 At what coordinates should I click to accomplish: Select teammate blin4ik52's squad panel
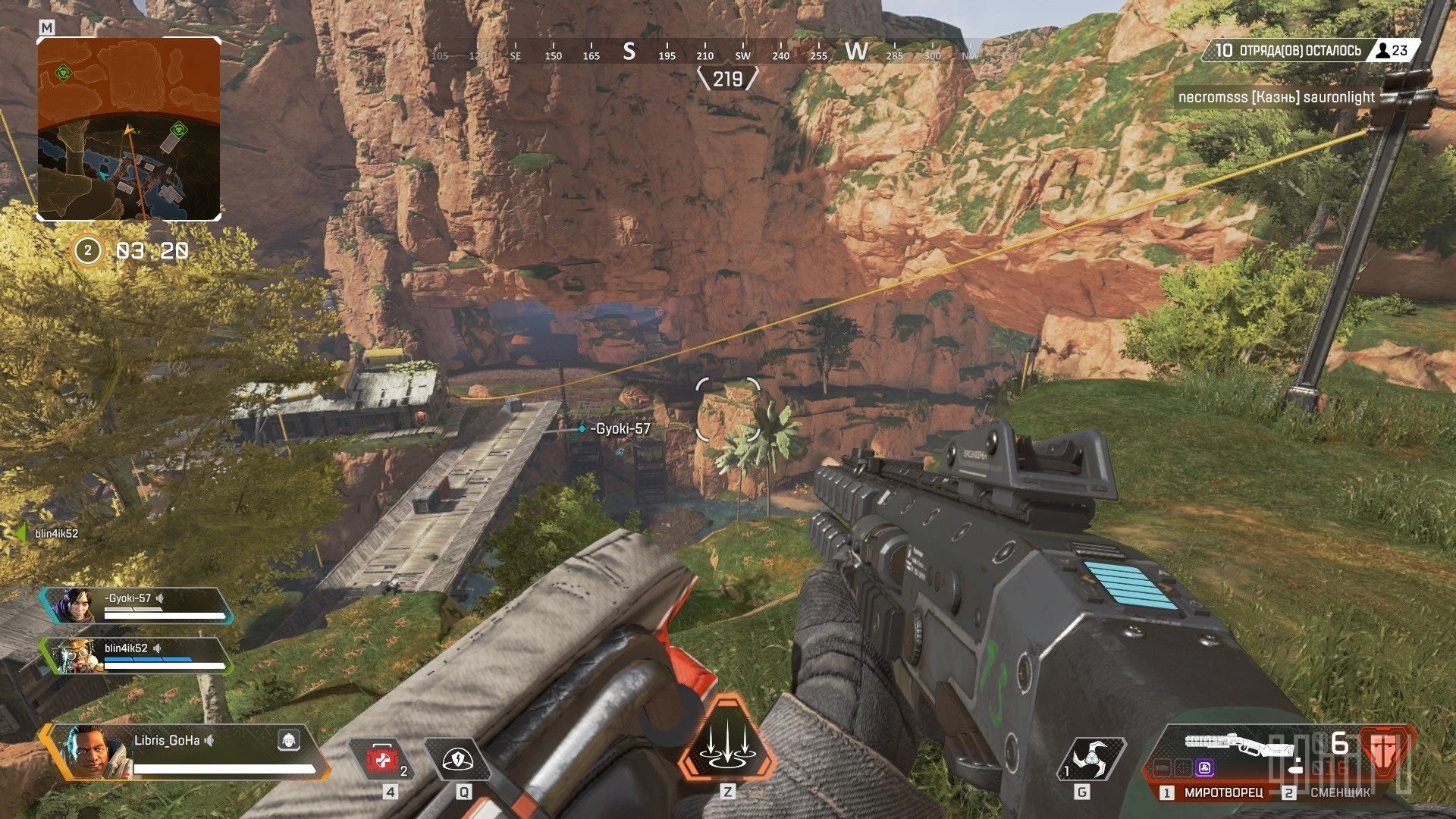click(136, 655)
